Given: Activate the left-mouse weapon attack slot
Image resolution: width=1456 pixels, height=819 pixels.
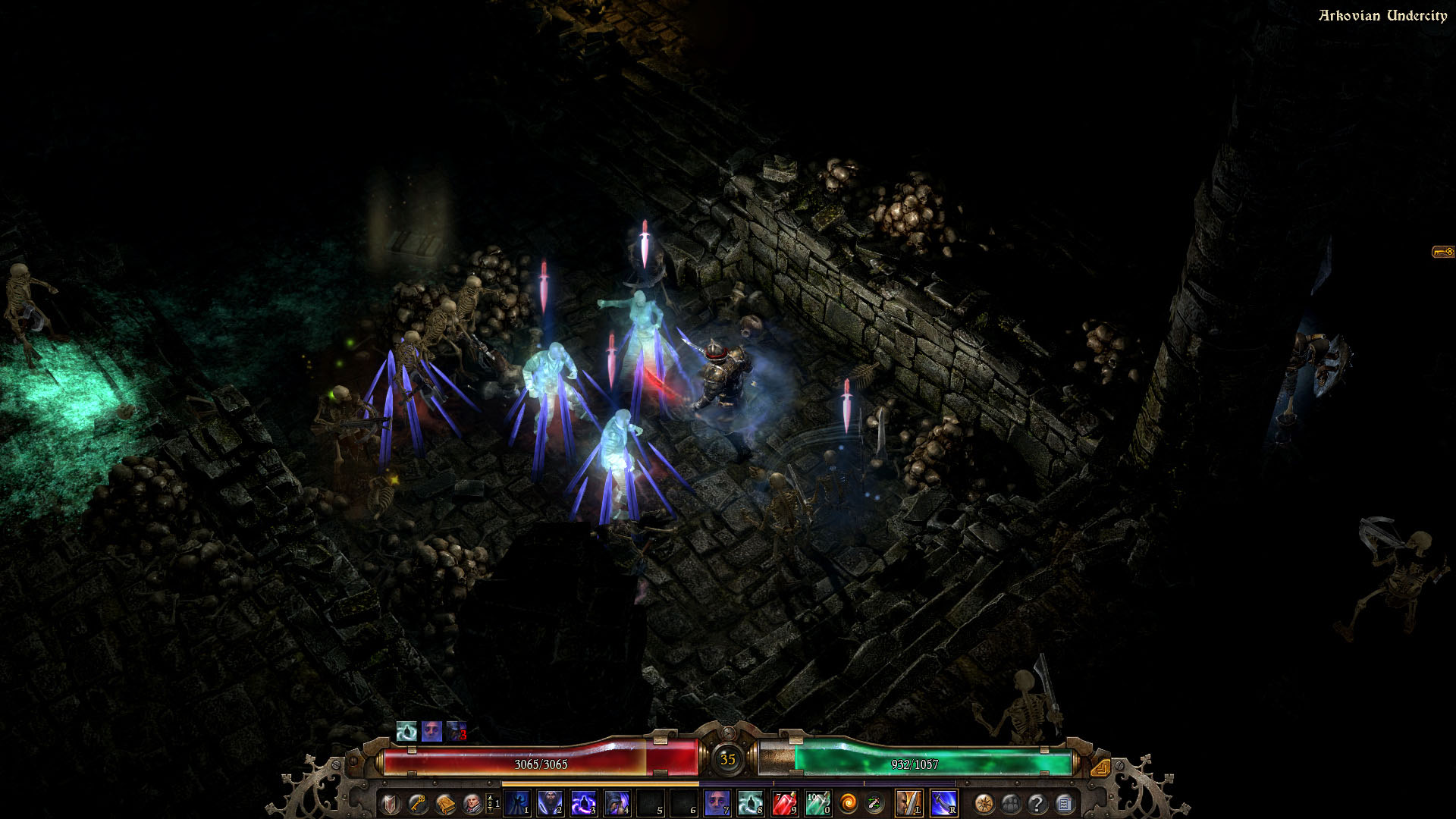Looking at the screenshot, I should point(909,802).
